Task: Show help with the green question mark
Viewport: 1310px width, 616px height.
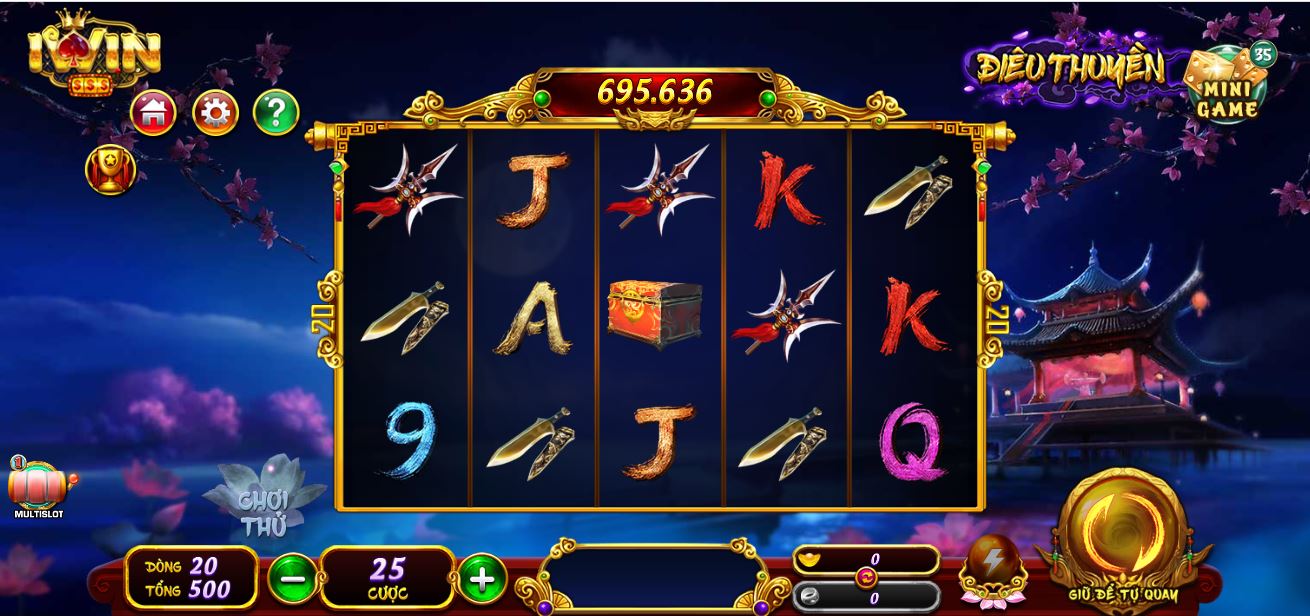Action: (276, 113)
